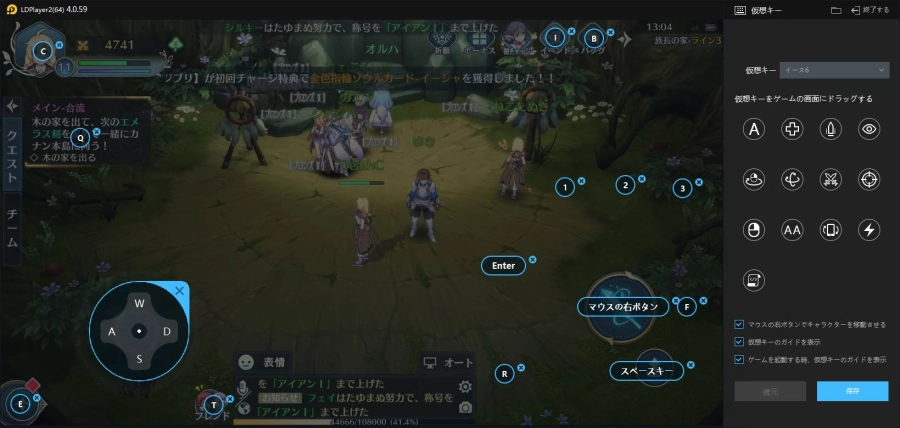
Task: Click the camera screenshot icon
Action: [x=465, y=407]
